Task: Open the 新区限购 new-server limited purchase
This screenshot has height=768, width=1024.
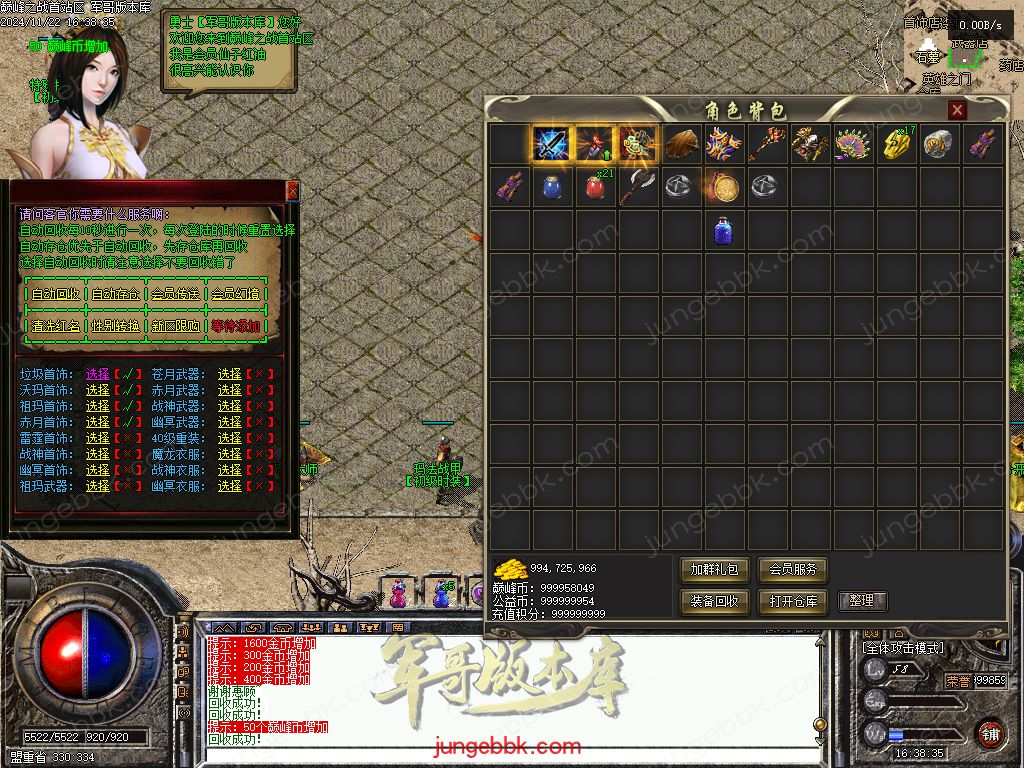Action: tap(175, 326)
